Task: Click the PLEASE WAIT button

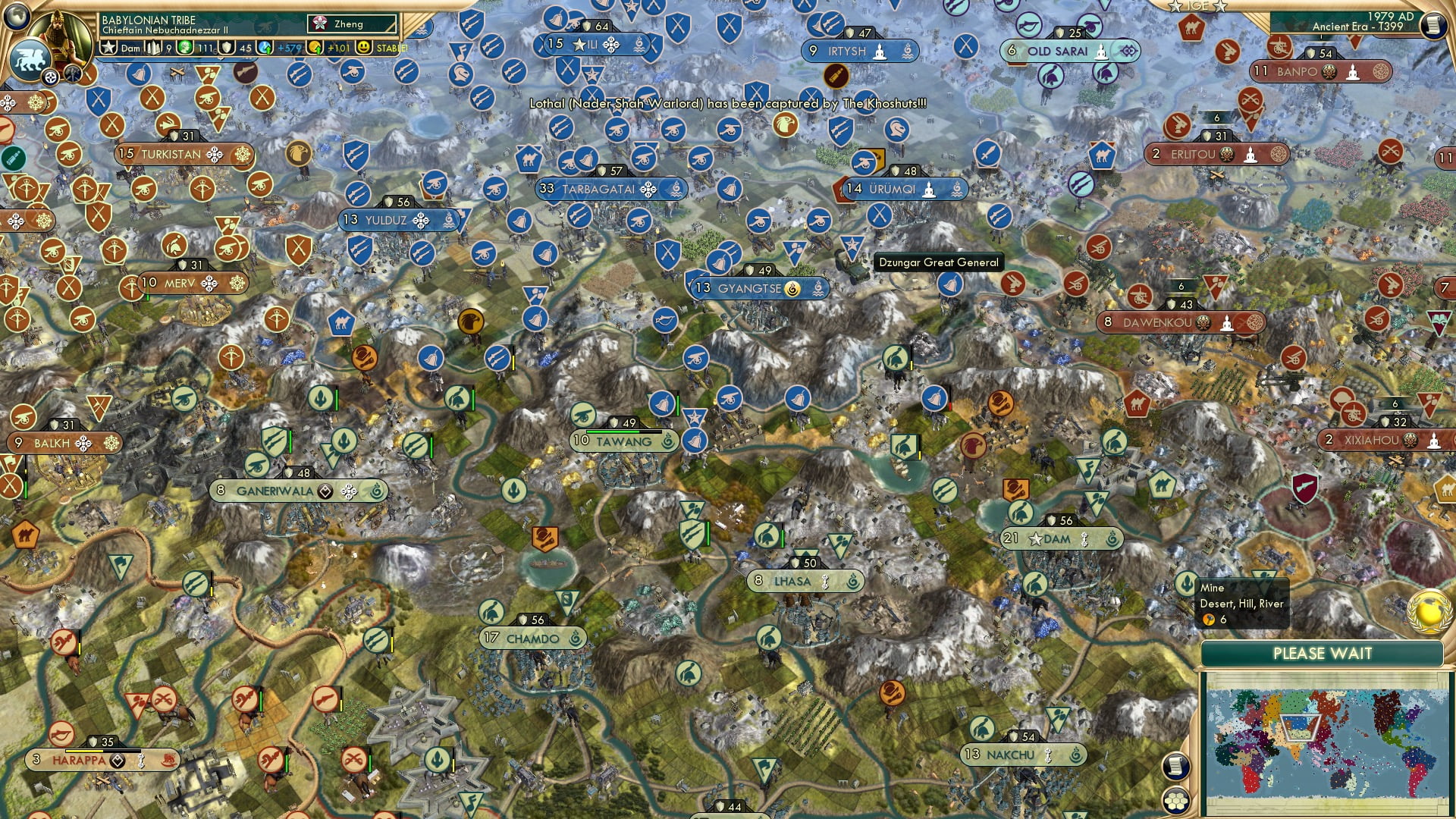Action: [1324, 652]
